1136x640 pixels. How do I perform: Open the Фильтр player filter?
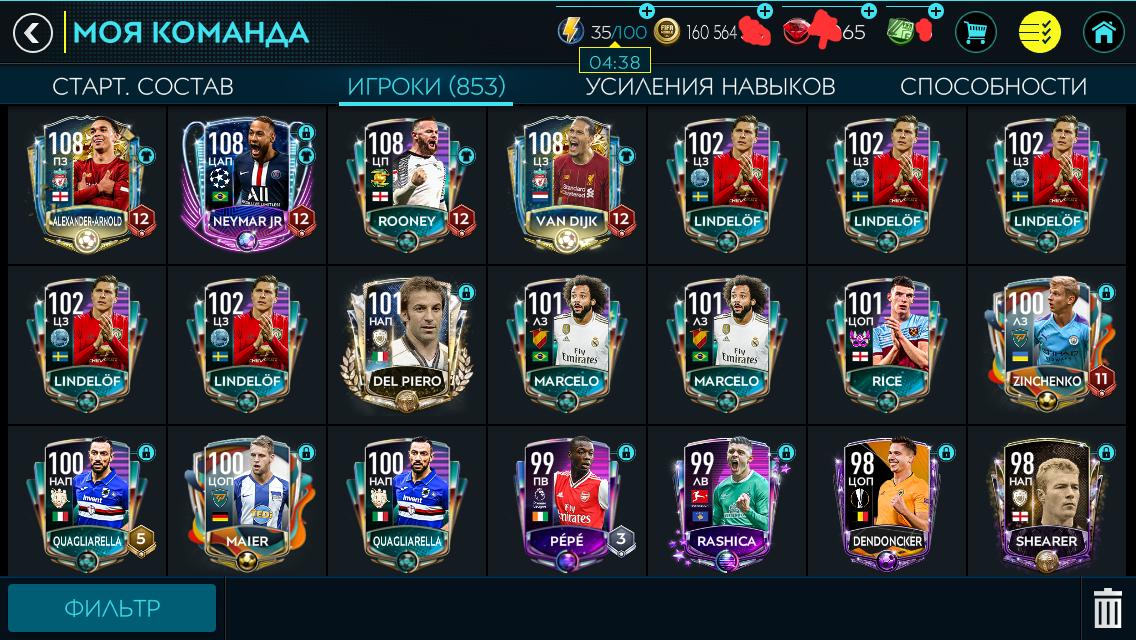[112, 608]
